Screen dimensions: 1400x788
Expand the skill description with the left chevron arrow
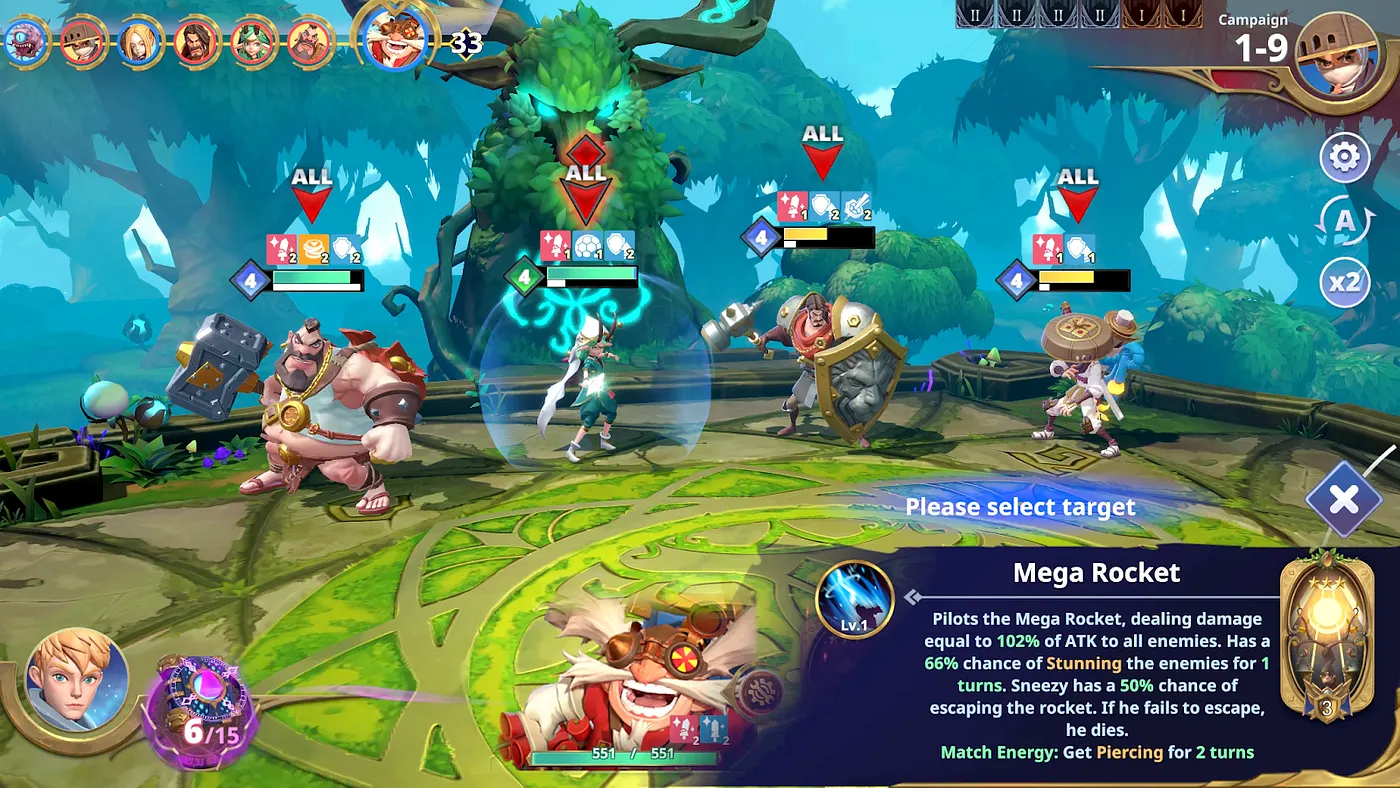(x=911, y=595)
